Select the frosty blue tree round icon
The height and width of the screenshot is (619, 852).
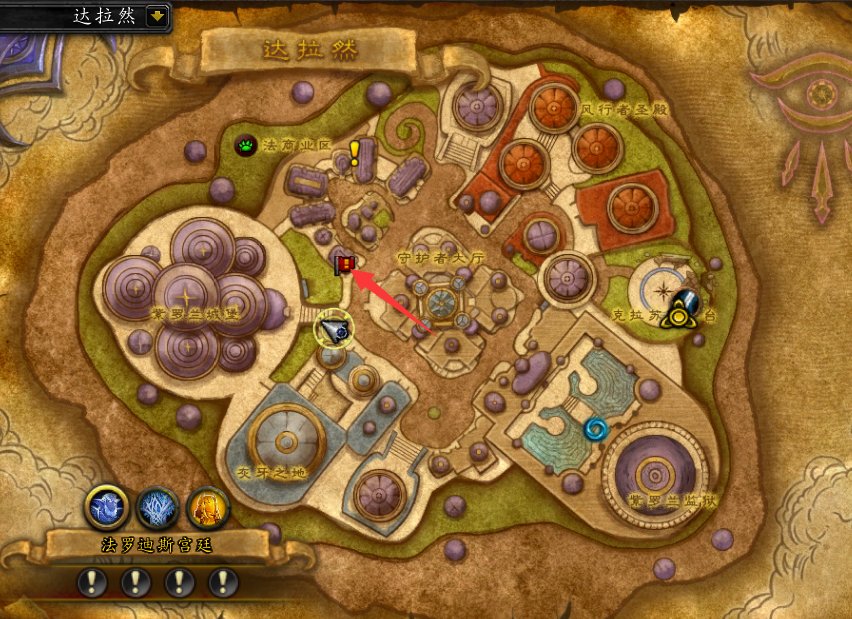pyautogui.click(x=157, y=507)
